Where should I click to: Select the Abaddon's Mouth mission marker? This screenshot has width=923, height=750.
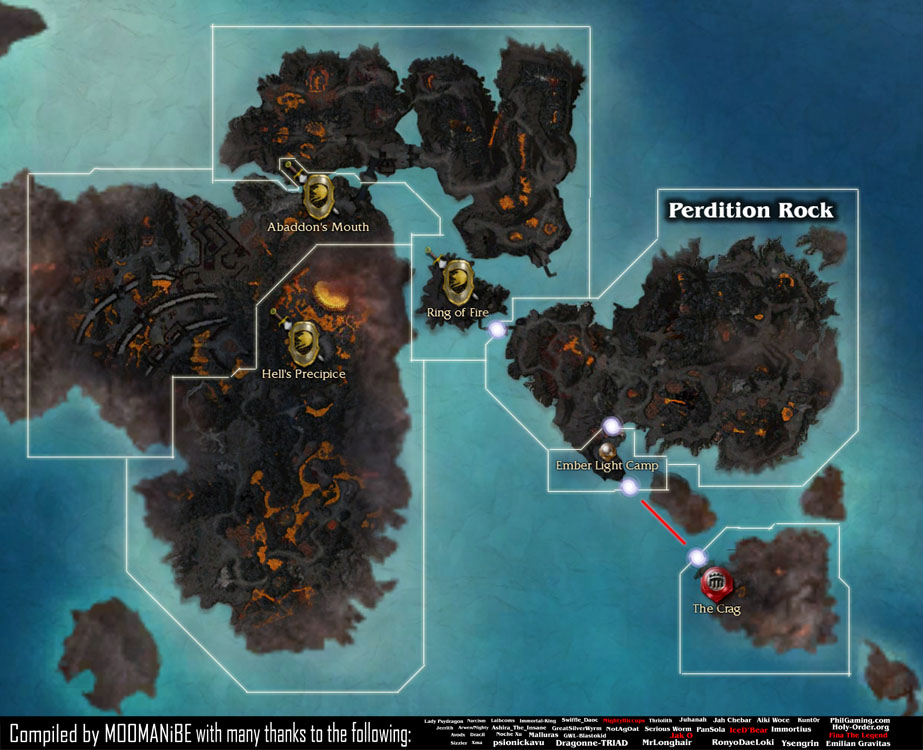coord(318,193)
